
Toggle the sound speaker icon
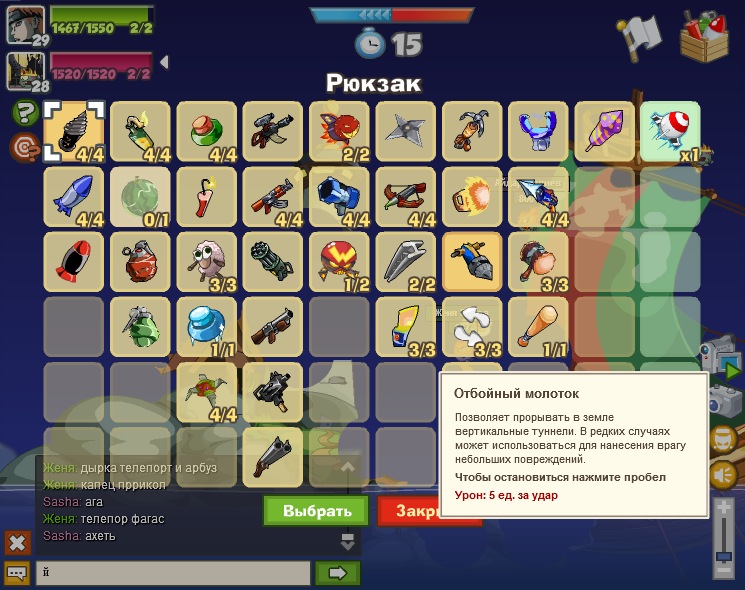[x=723, y=474]
